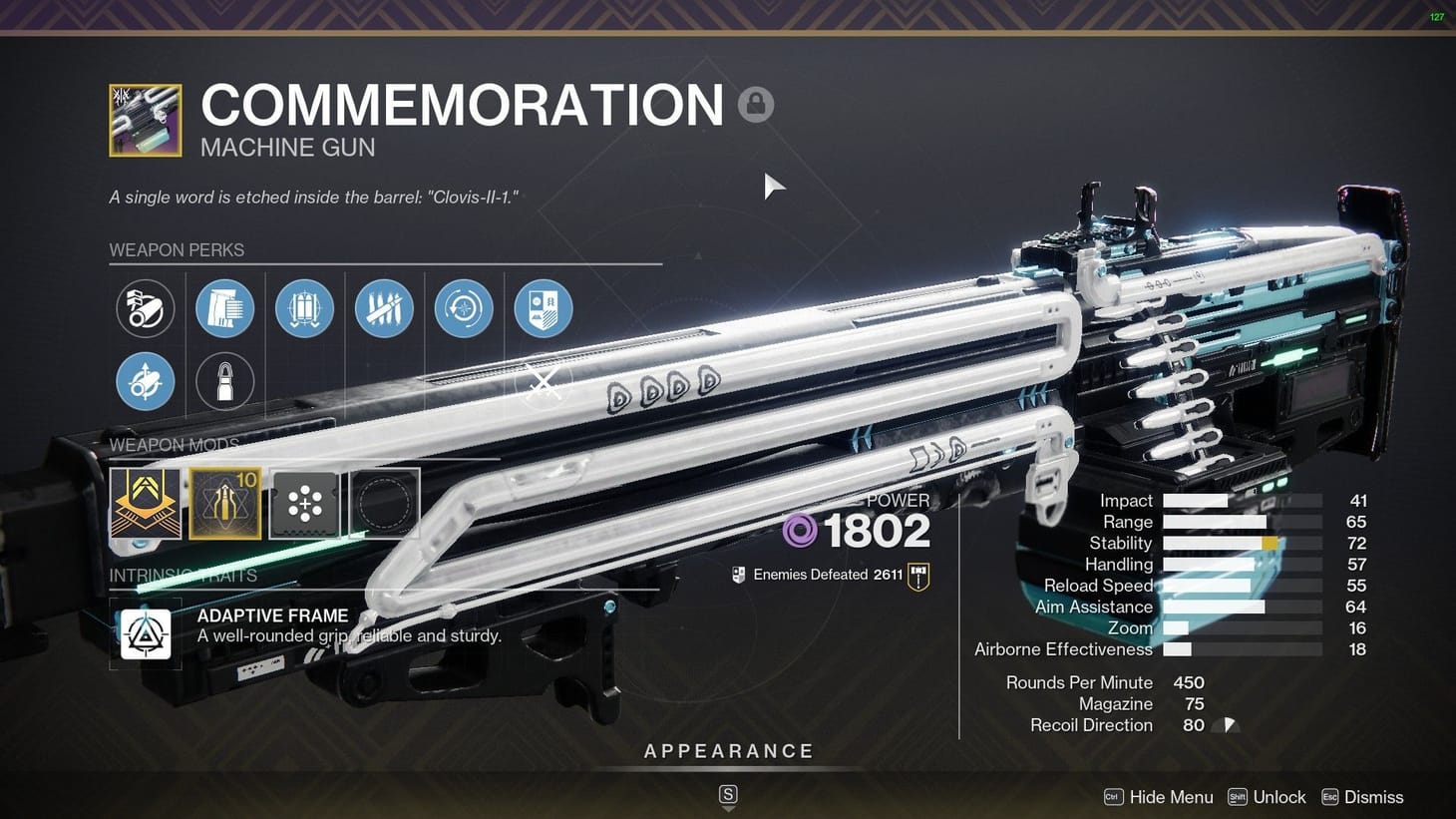Open the tier 10 masterwork socket

point(225,503)
